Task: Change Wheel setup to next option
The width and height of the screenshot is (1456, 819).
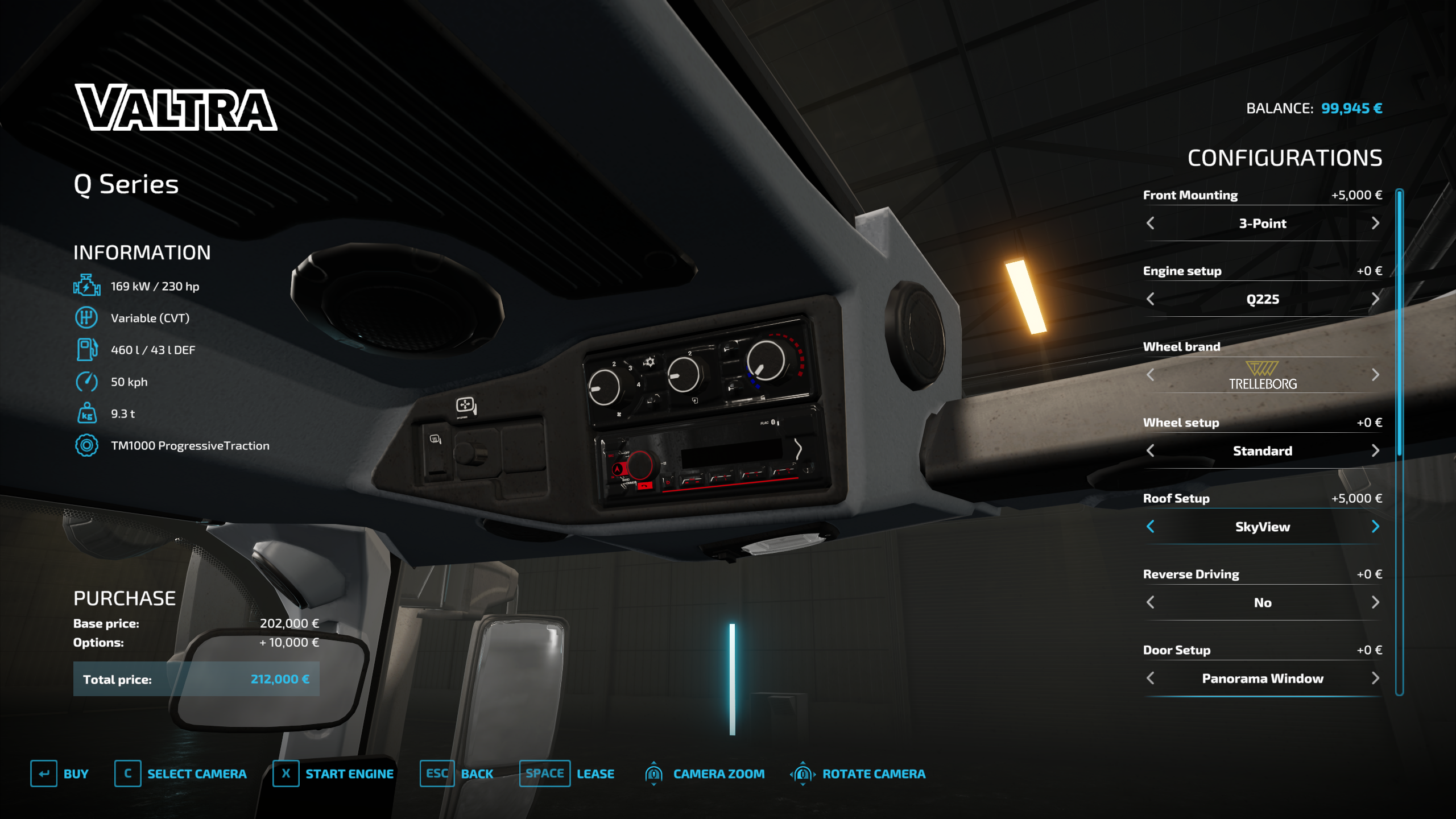Action: click(x=1375, y=450)
